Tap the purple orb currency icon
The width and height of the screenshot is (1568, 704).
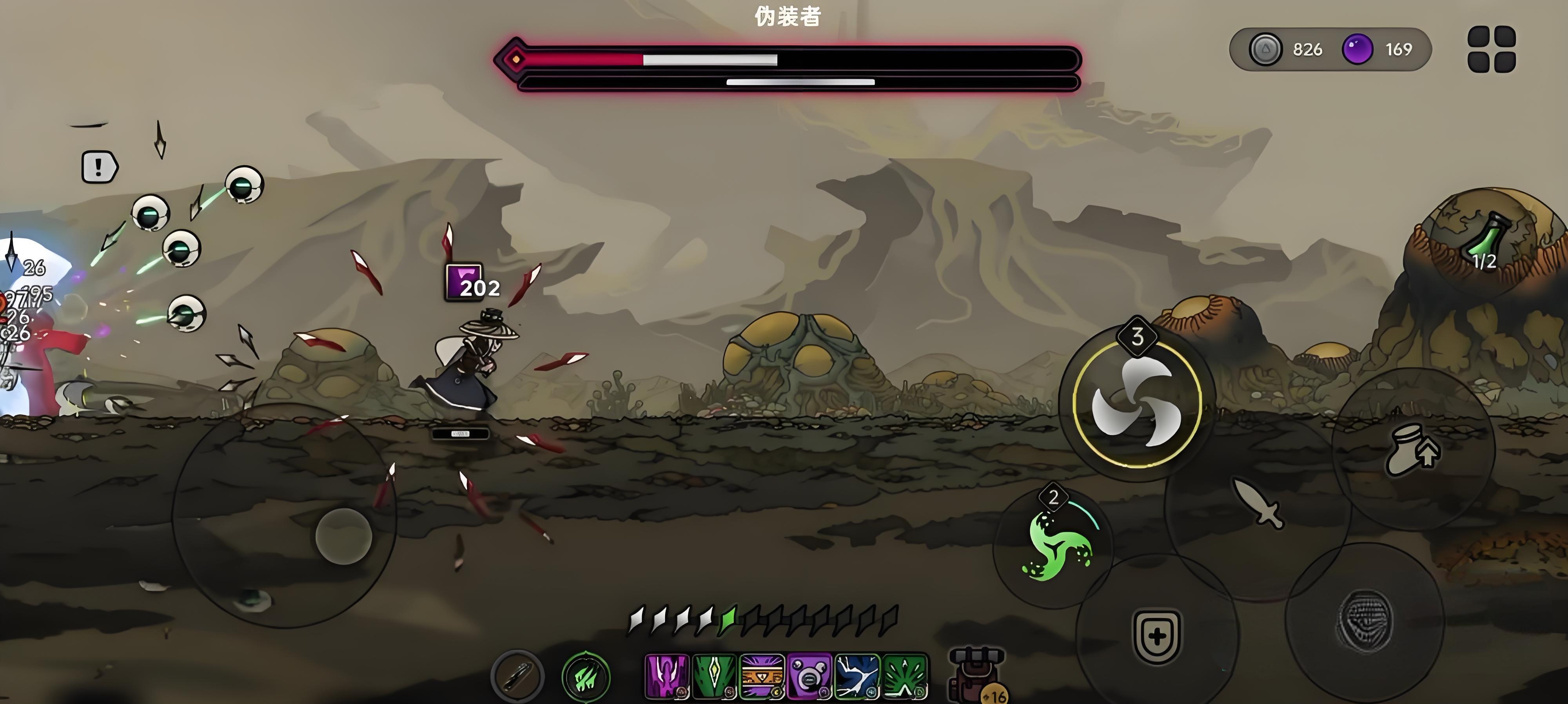pos(1357,49)
